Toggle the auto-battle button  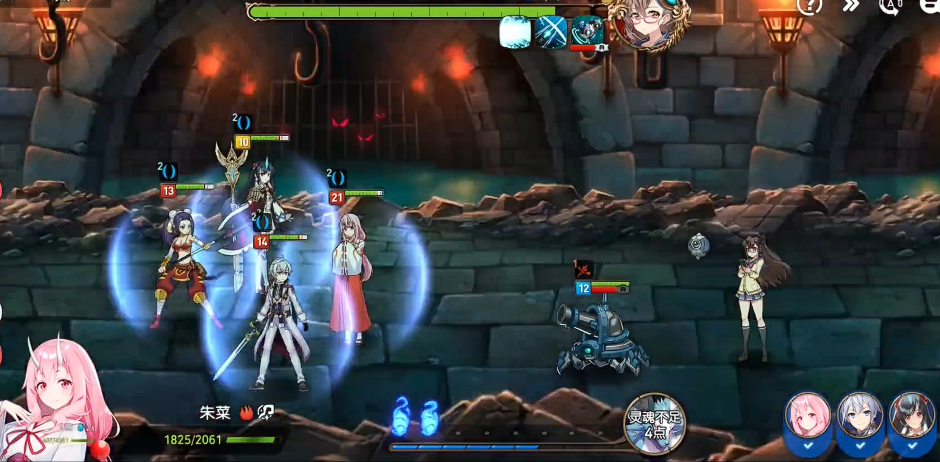(891, 6)
